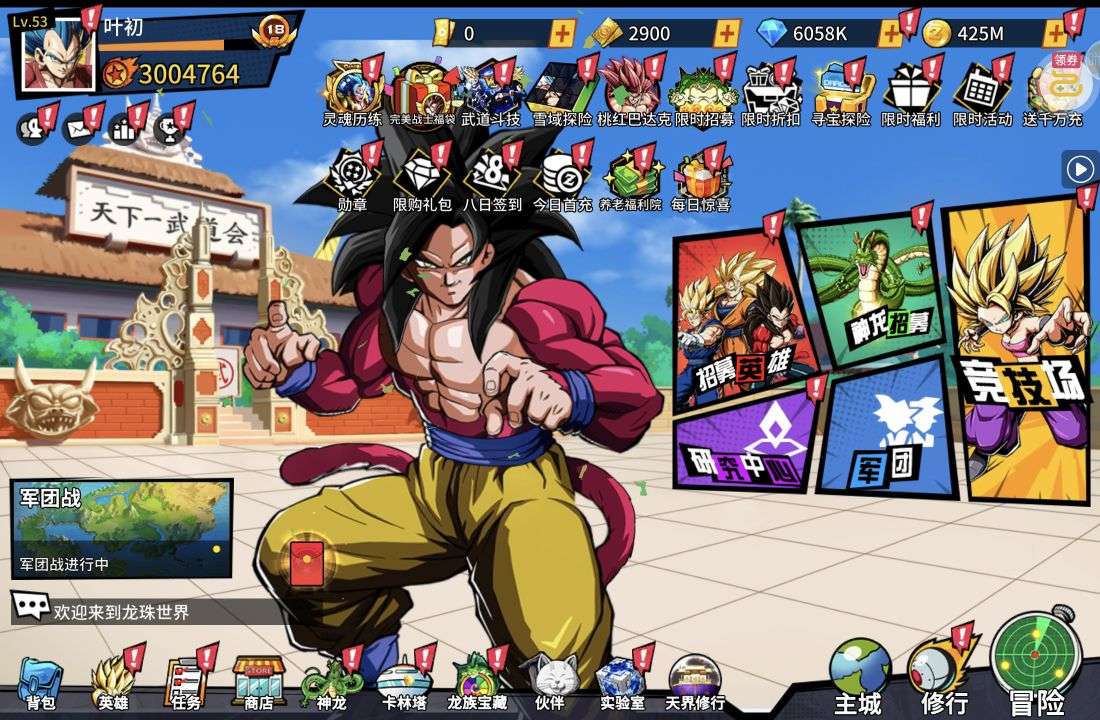1100x720 pixels.
Task: Open the 实验室 laboratory
Action: [621, 684]
